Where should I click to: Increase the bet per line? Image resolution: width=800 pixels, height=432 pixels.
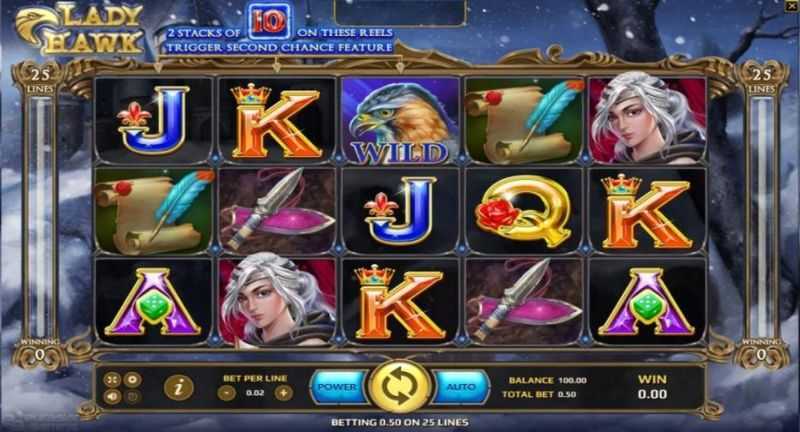[x=283, y=393]
